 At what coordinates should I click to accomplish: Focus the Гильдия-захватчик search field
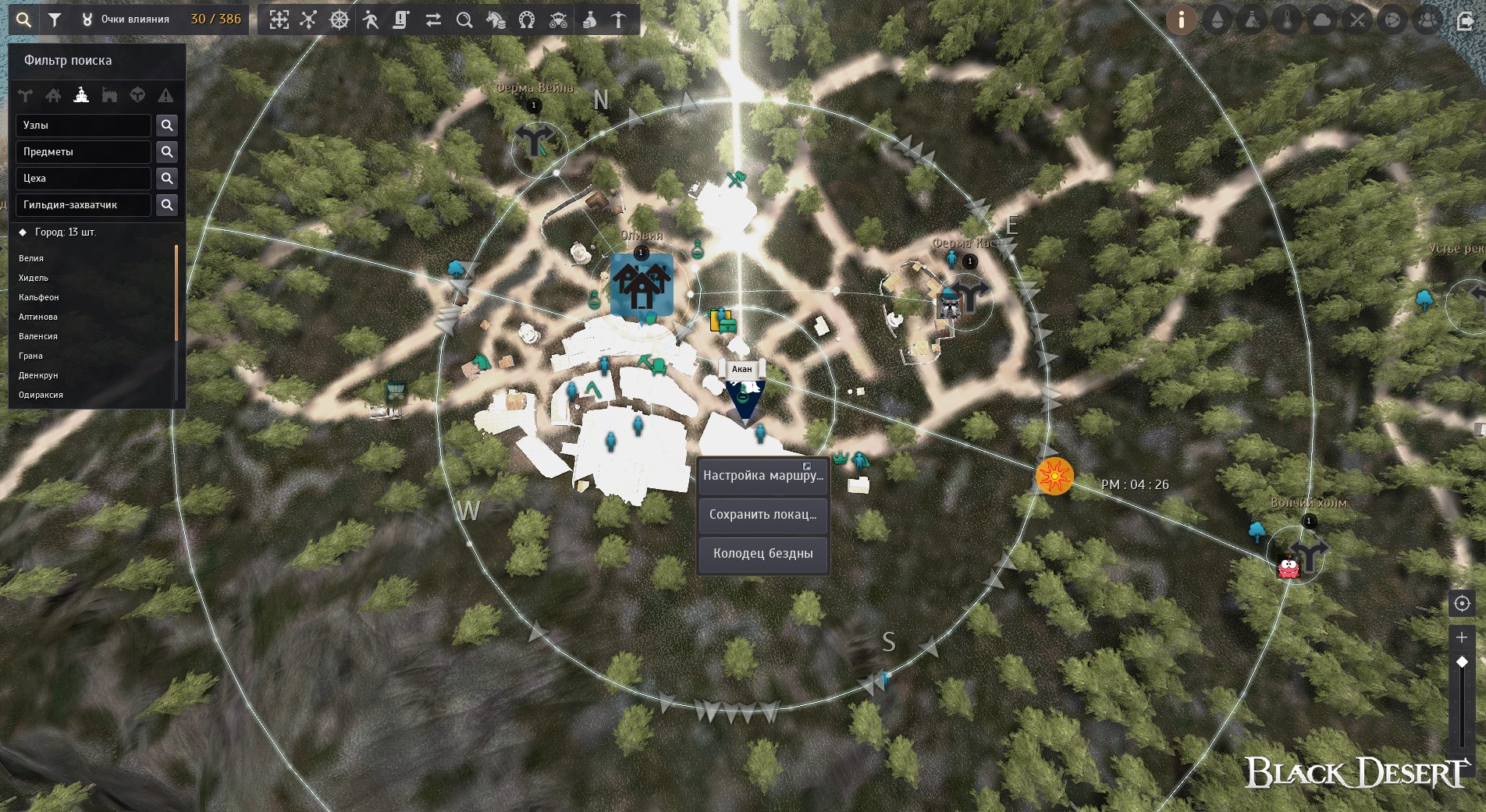(84, 205)
